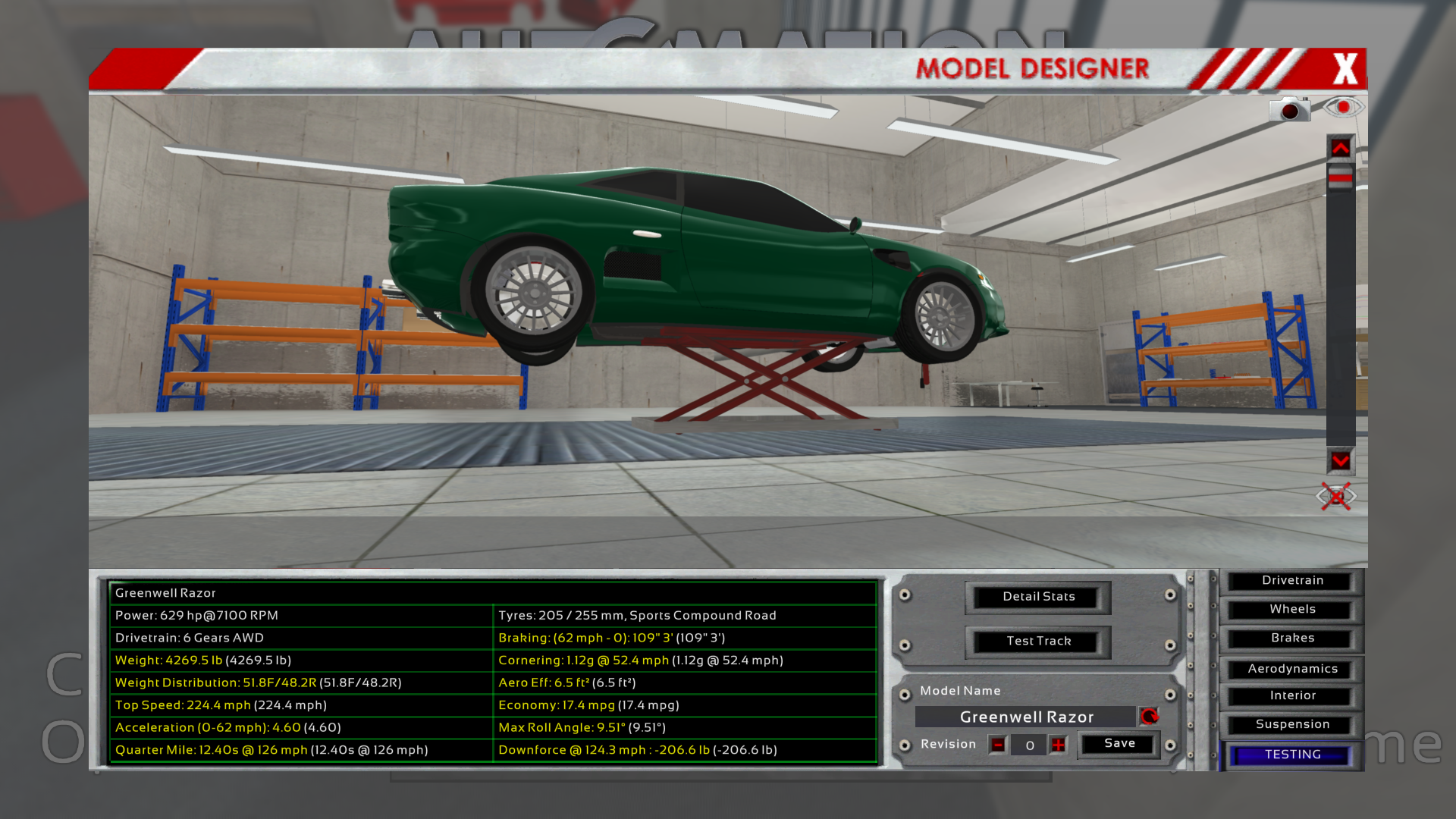Take a photo with the camera icon
Screen dimensions: 1456x819
[1289, 110]
